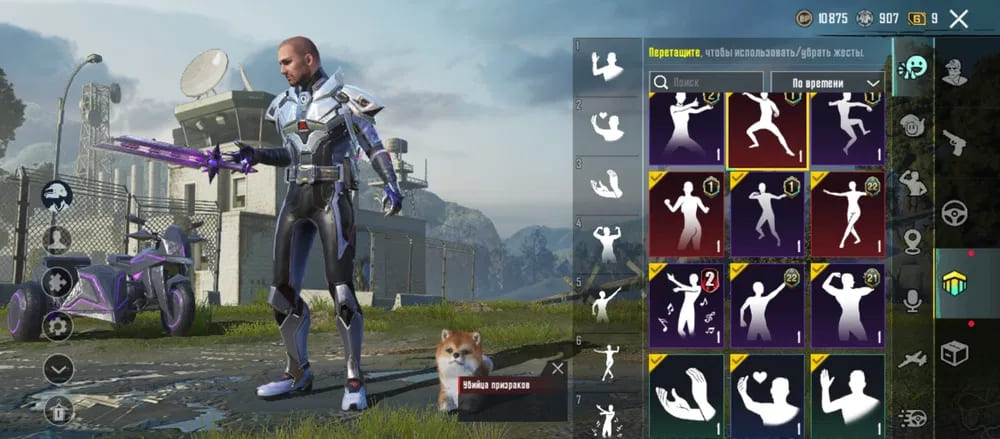Switch to the emotes smiley tab
This screenshot has width=1000, height=439.
[912, 68]
